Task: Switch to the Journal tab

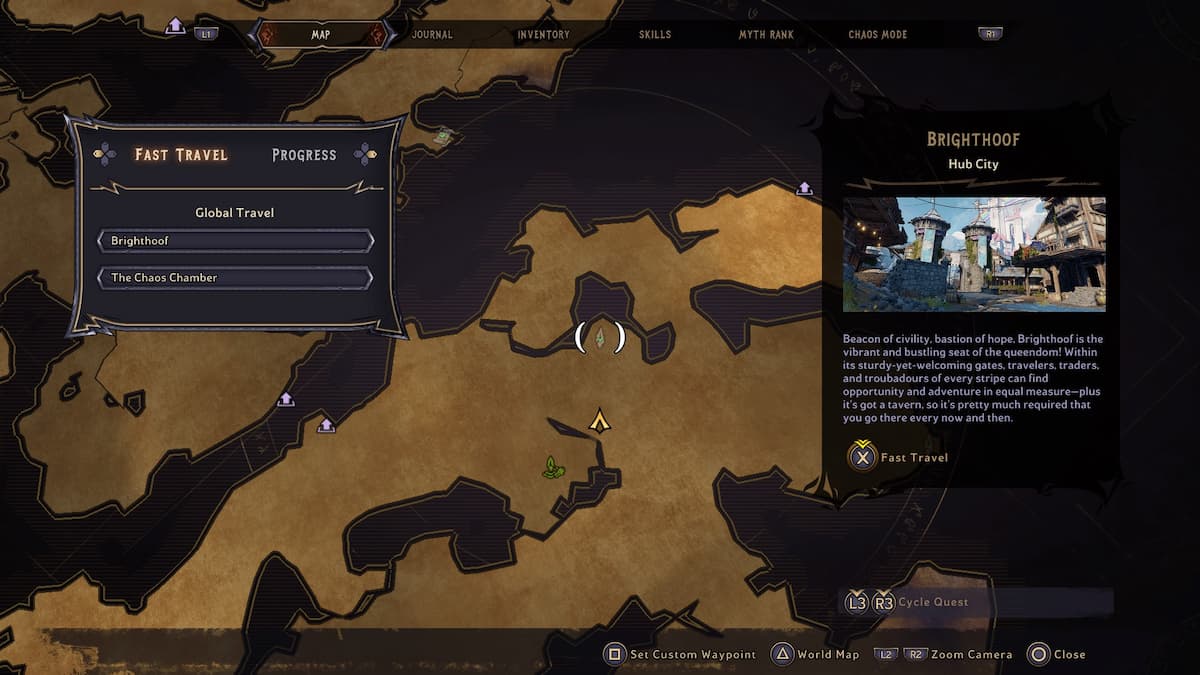Action: (432, 35)
